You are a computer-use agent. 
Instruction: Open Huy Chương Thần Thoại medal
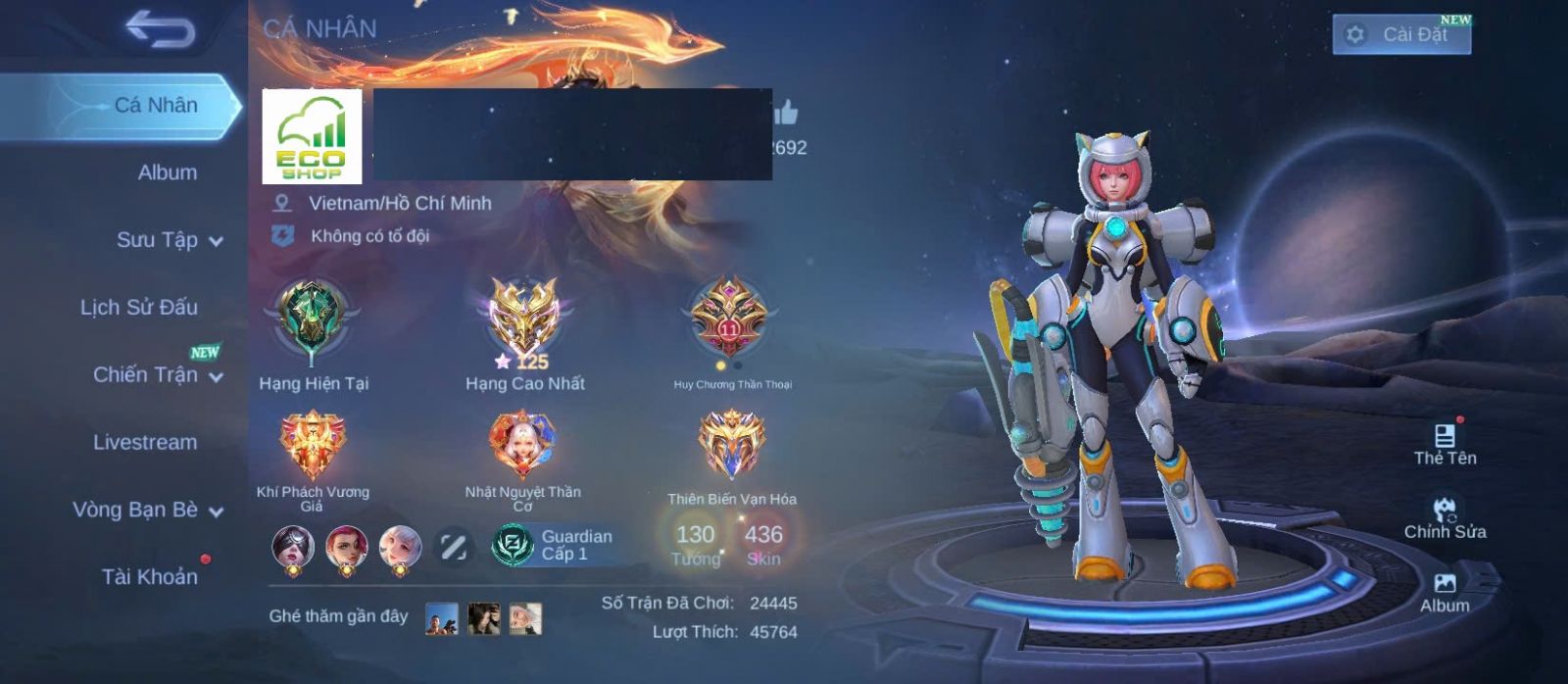point(729,318)
